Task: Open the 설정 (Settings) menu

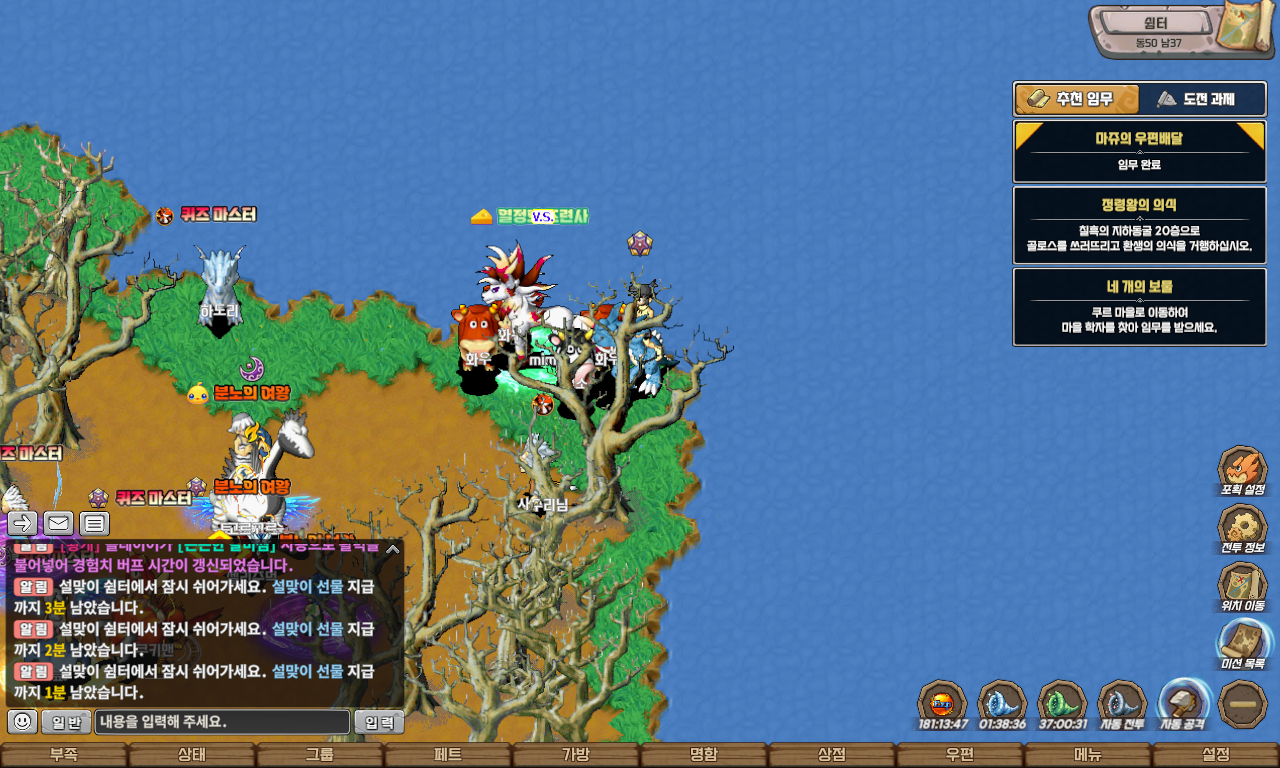Action: [x=1216, y=755]
